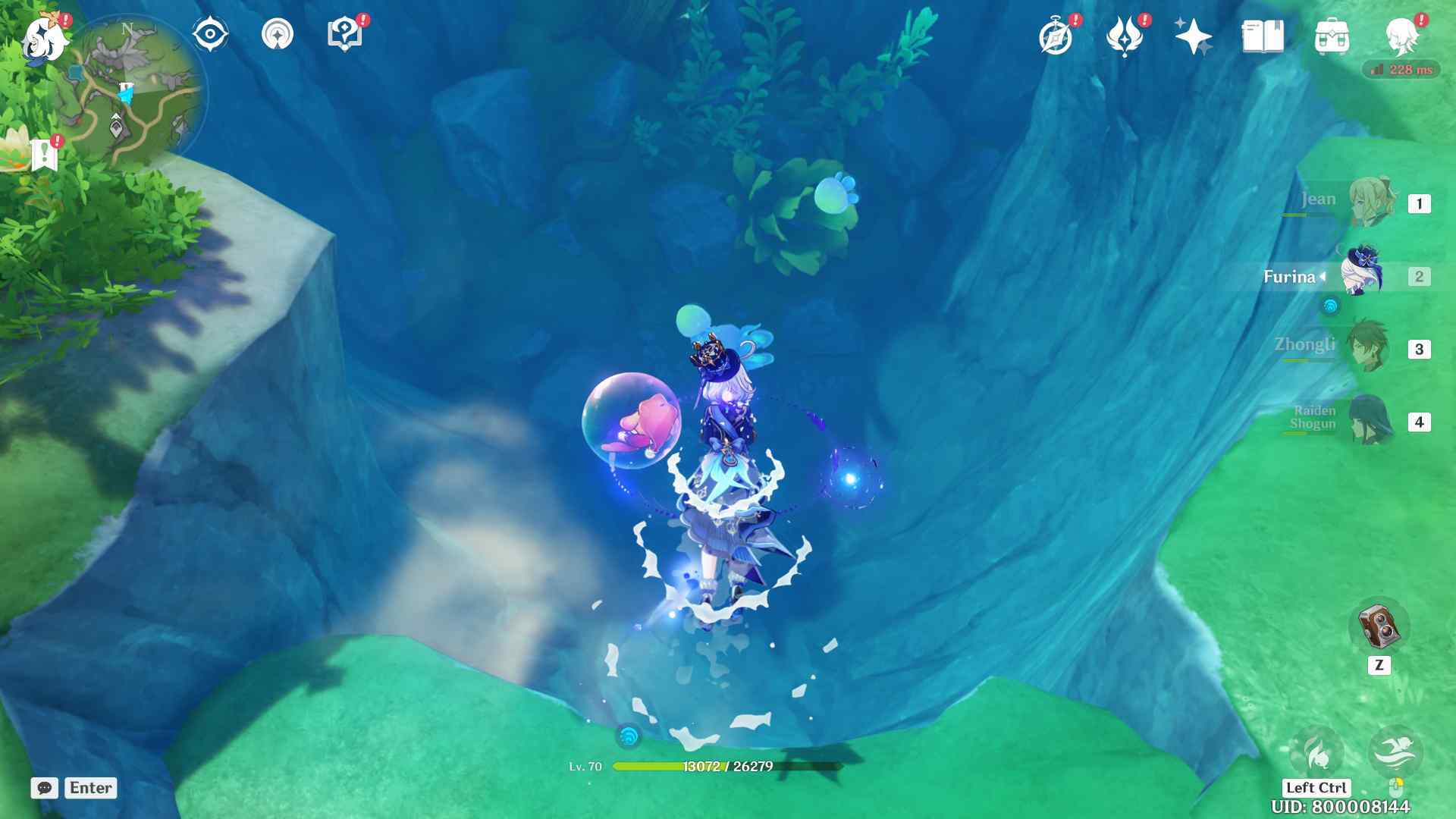
Task: Open the chat speech bubble button
Action: [45, 788]
